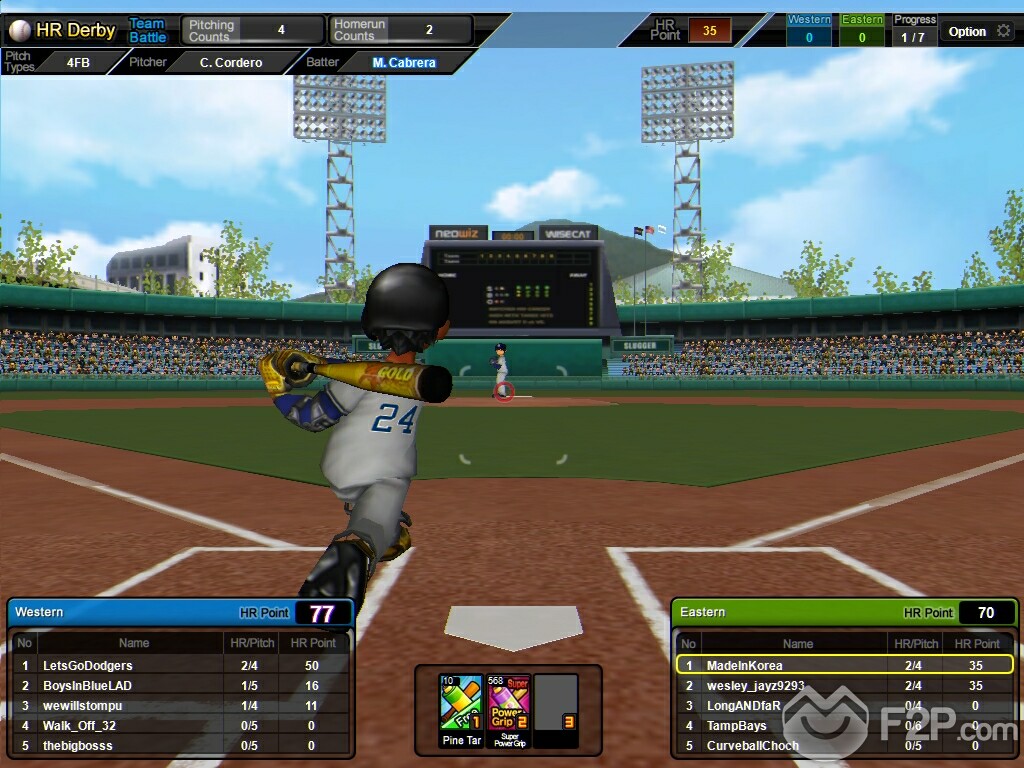Pick CurveballChoch in the Eastern roster

(750, 745)
